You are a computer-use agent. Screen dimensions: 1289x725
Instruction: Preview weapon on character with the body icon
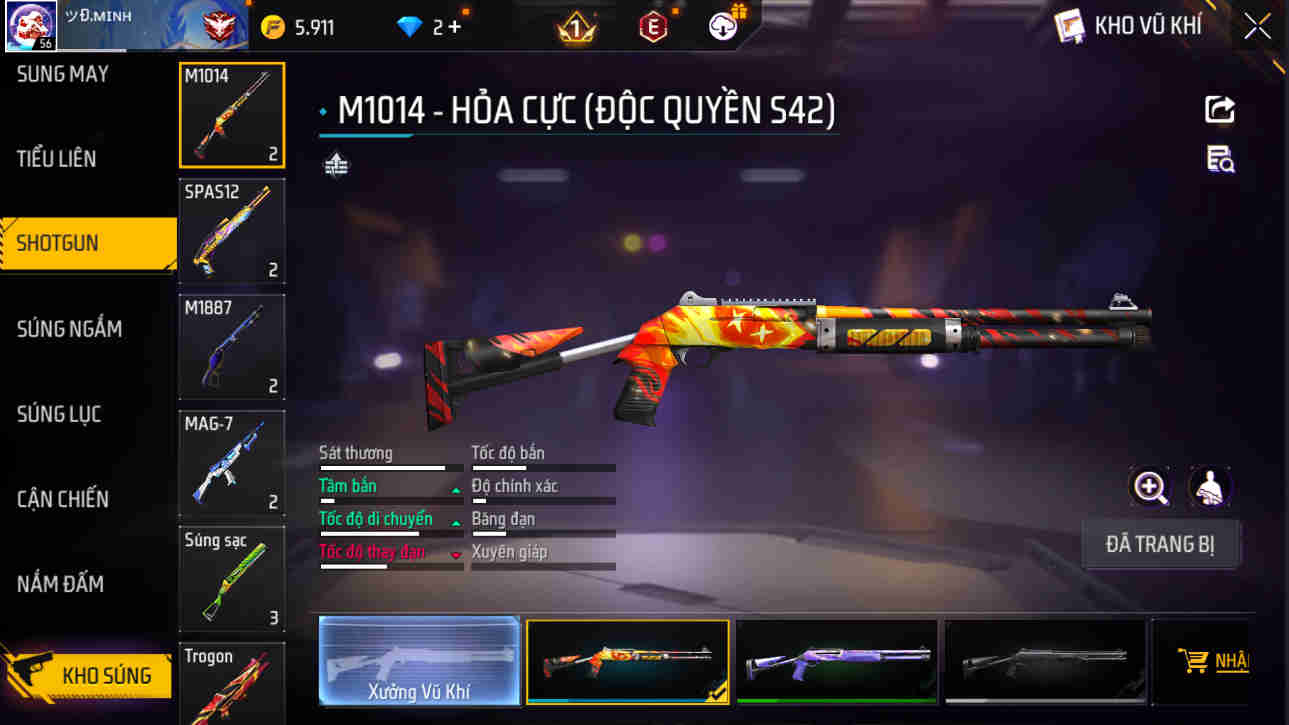[1207, 489]
